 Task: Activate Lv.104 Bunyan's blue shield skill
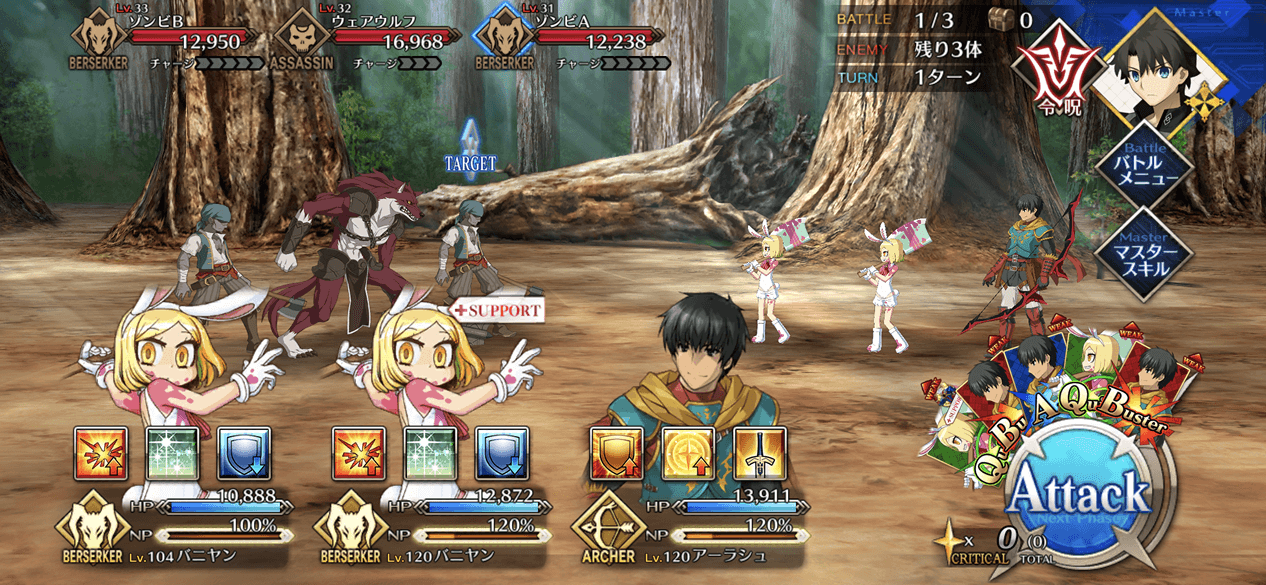coord(242,454)
